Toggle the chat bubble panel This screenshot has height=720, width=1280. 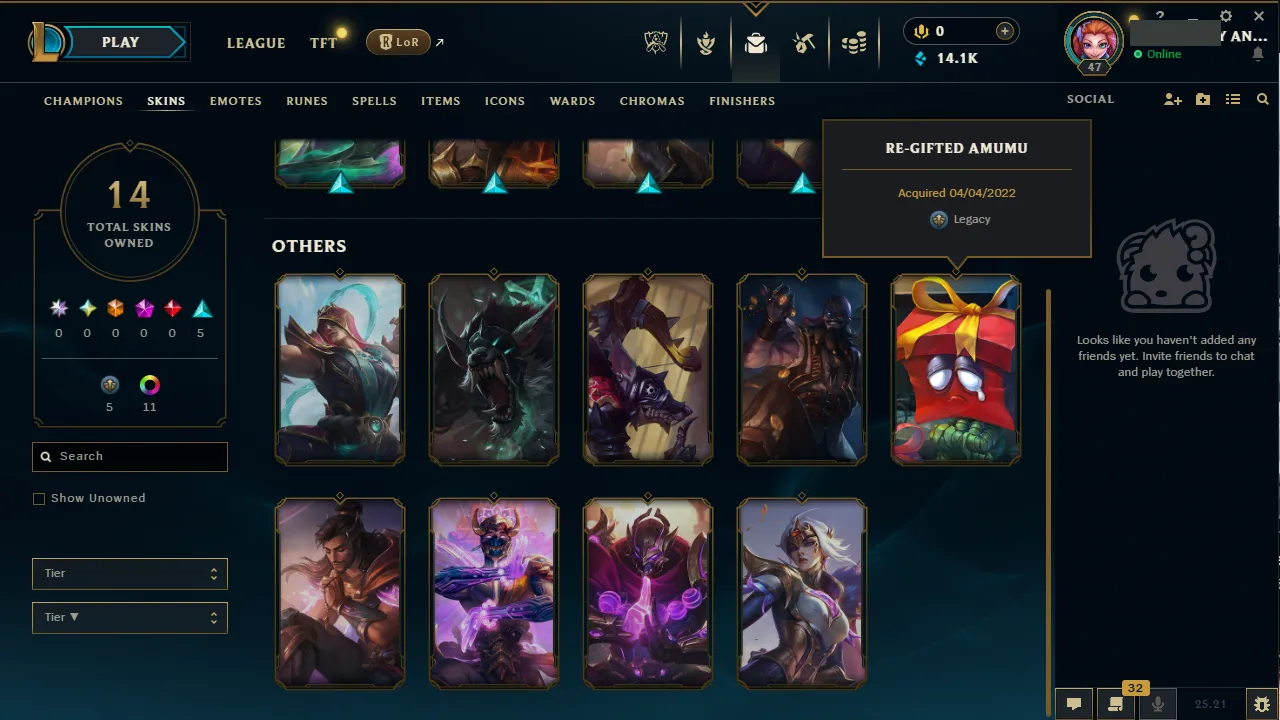point(1073,703)
